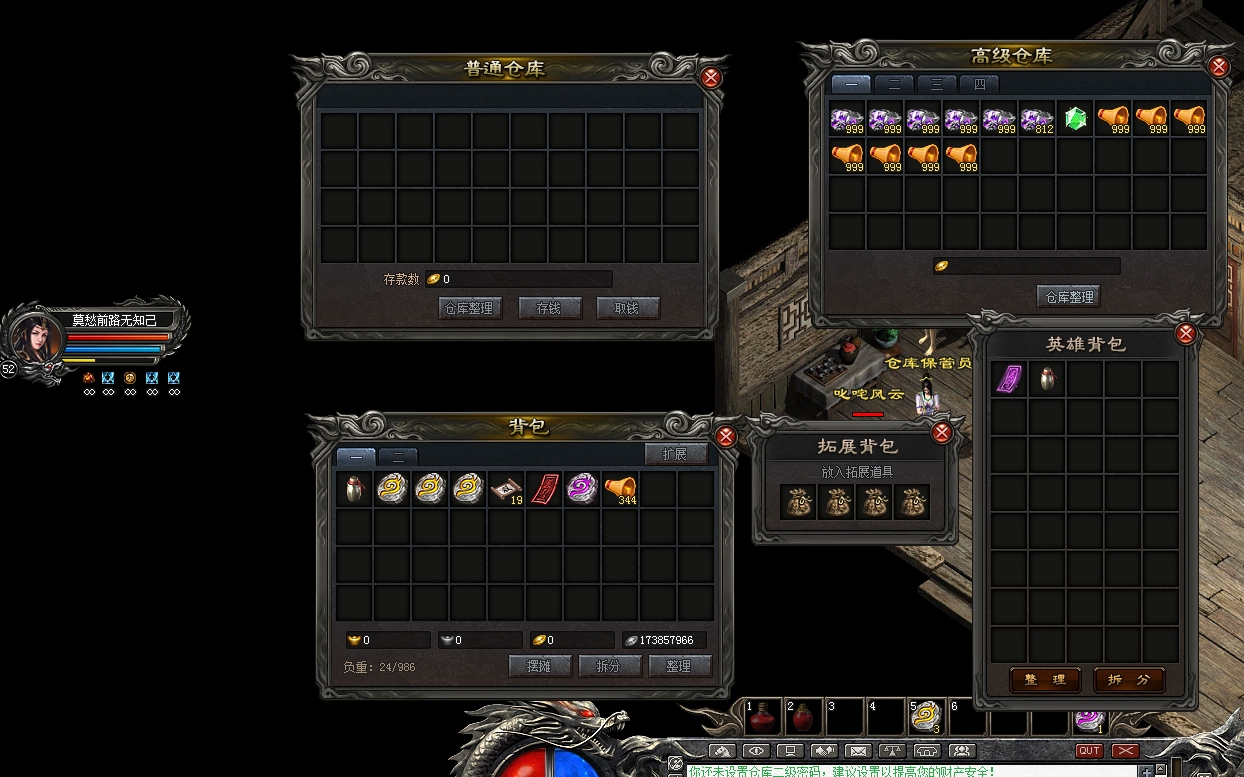Click the 拆分 split button in backpack
The width and height of the screenshot is (1244, 777).
609,666
